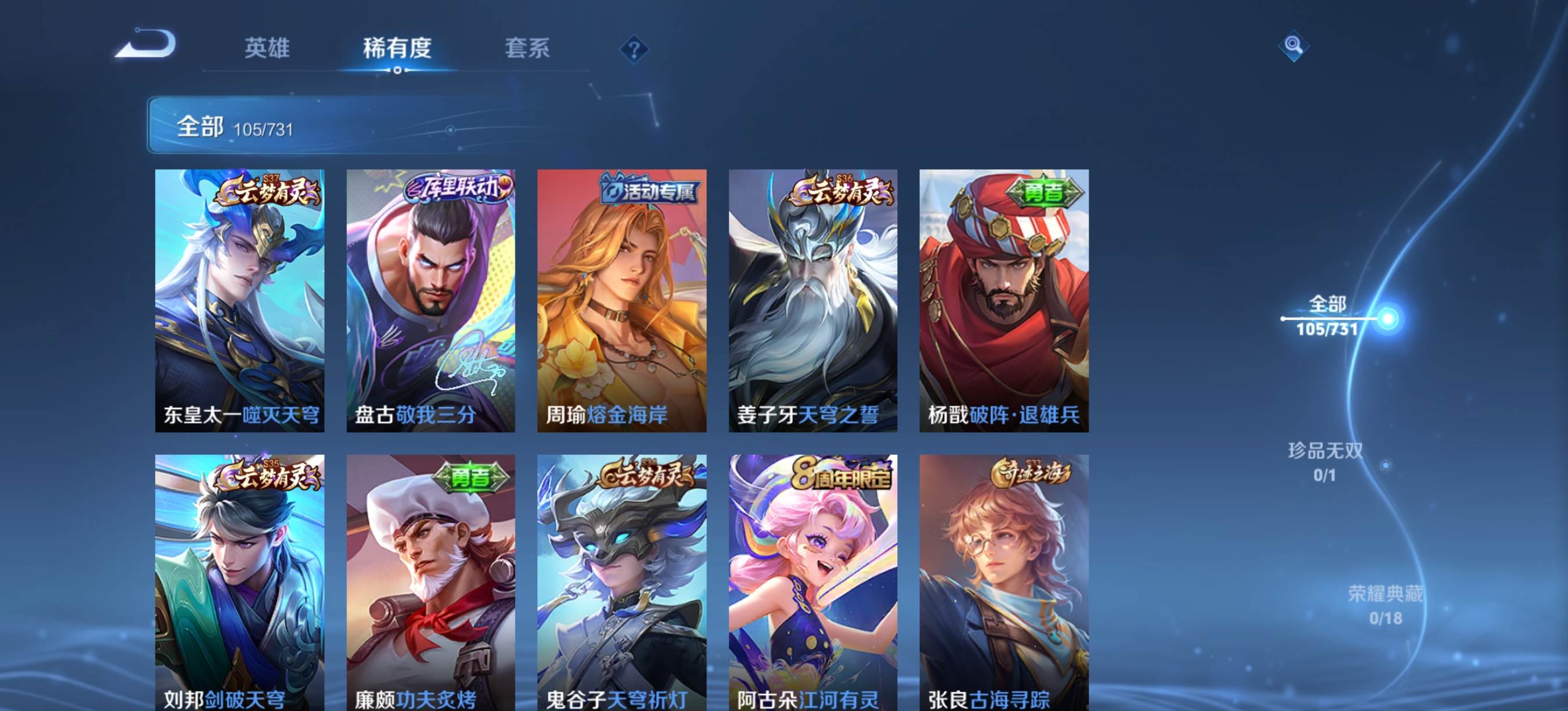The width and height of the screenshot is (1568, 711).
Task: Click the 阵里联动 badge on 盘古's card
Action: tap(459, 190)
